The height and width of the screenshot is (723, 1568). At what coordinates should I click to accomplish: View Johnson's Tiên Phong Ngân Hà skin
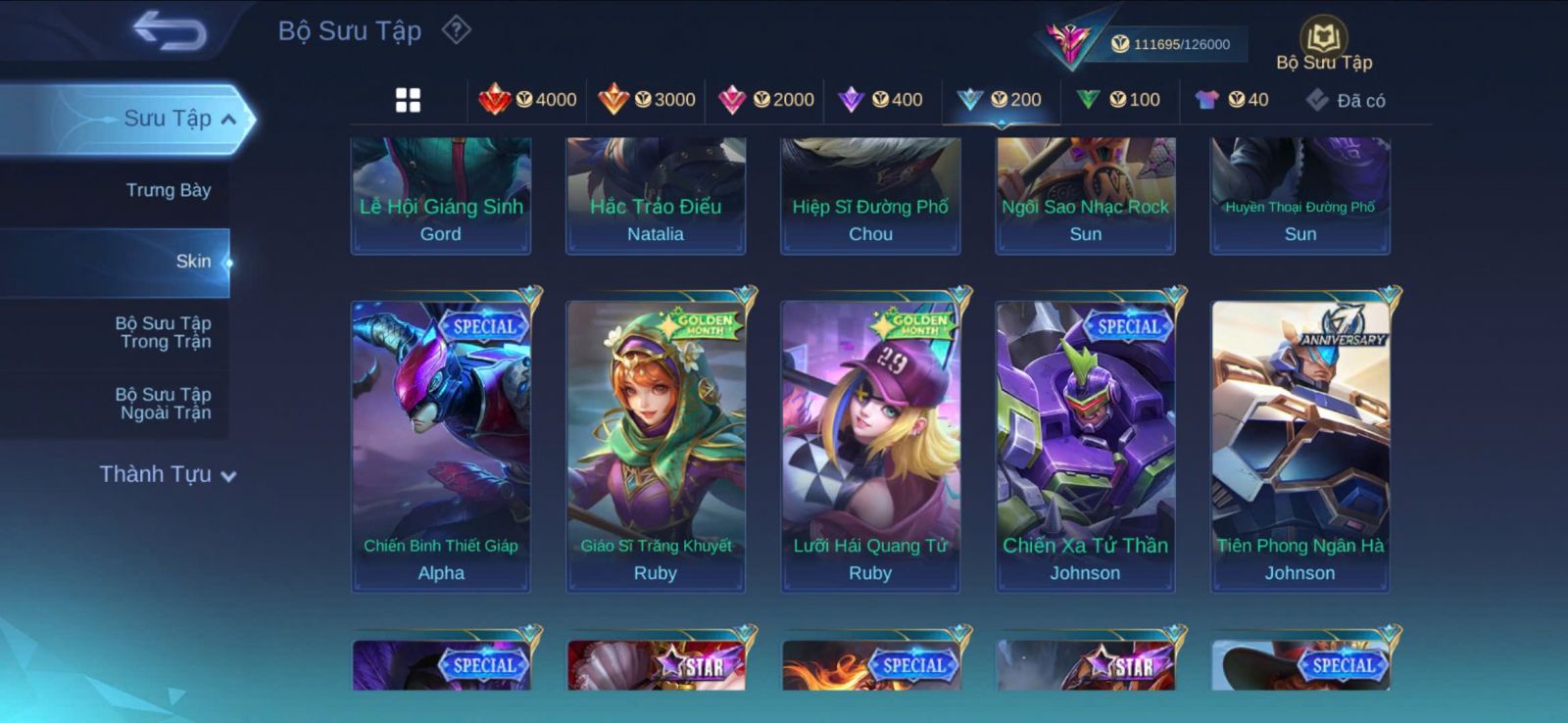tap(1299, 446)
